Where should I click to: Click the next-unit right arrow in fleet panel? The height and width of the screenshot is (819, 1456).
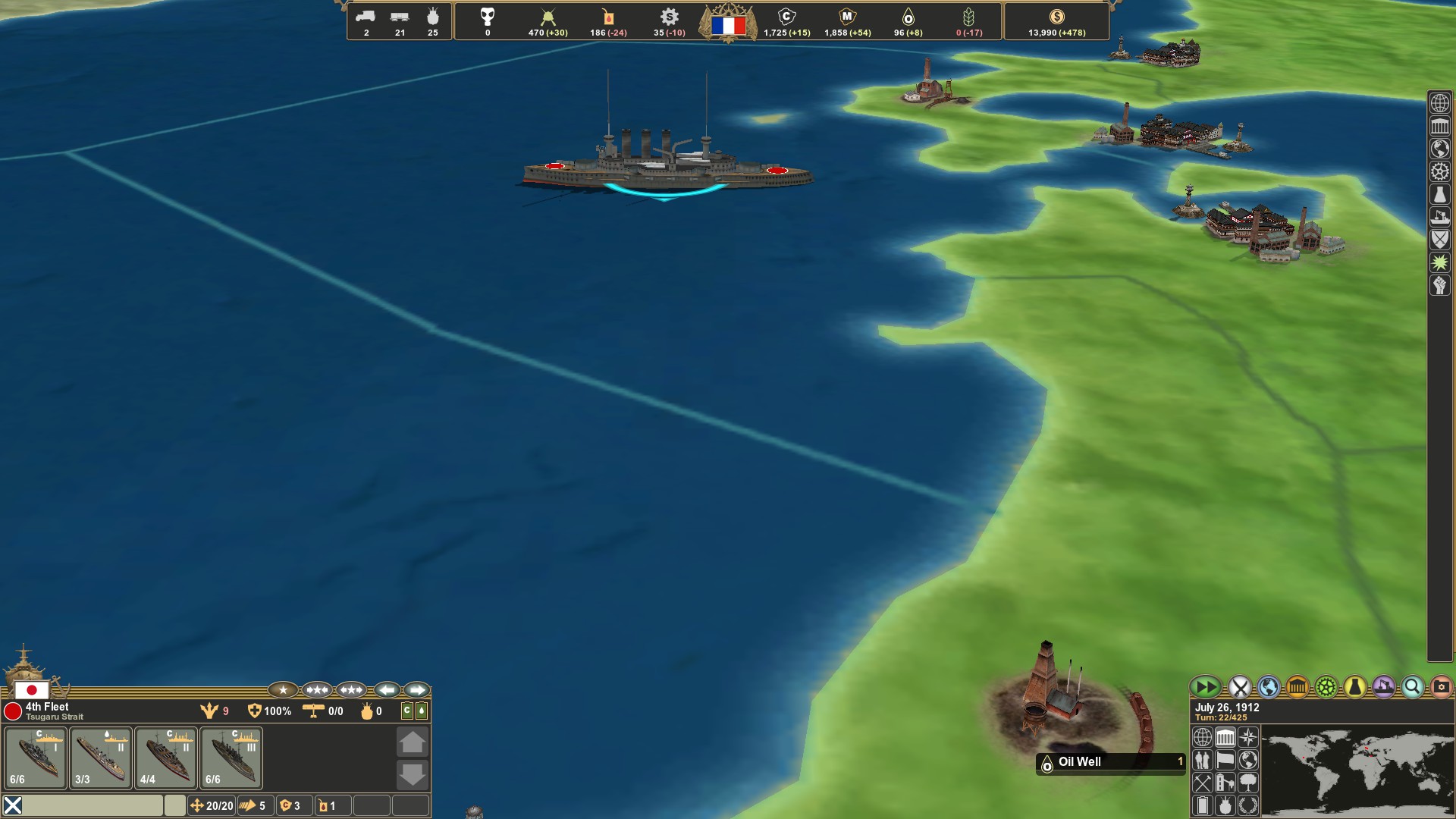tap(416, 690)
